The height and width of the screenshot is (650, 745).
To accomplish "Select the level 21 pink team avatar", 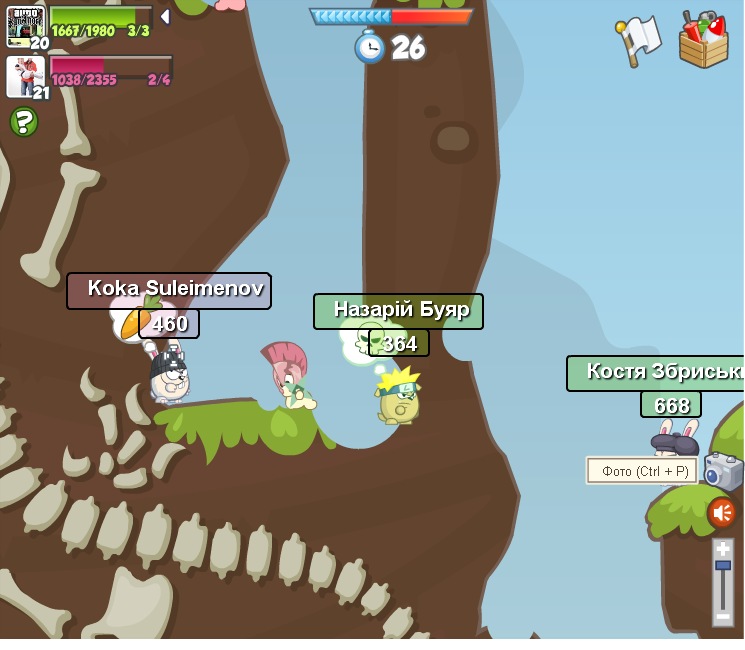I will 24,76.
